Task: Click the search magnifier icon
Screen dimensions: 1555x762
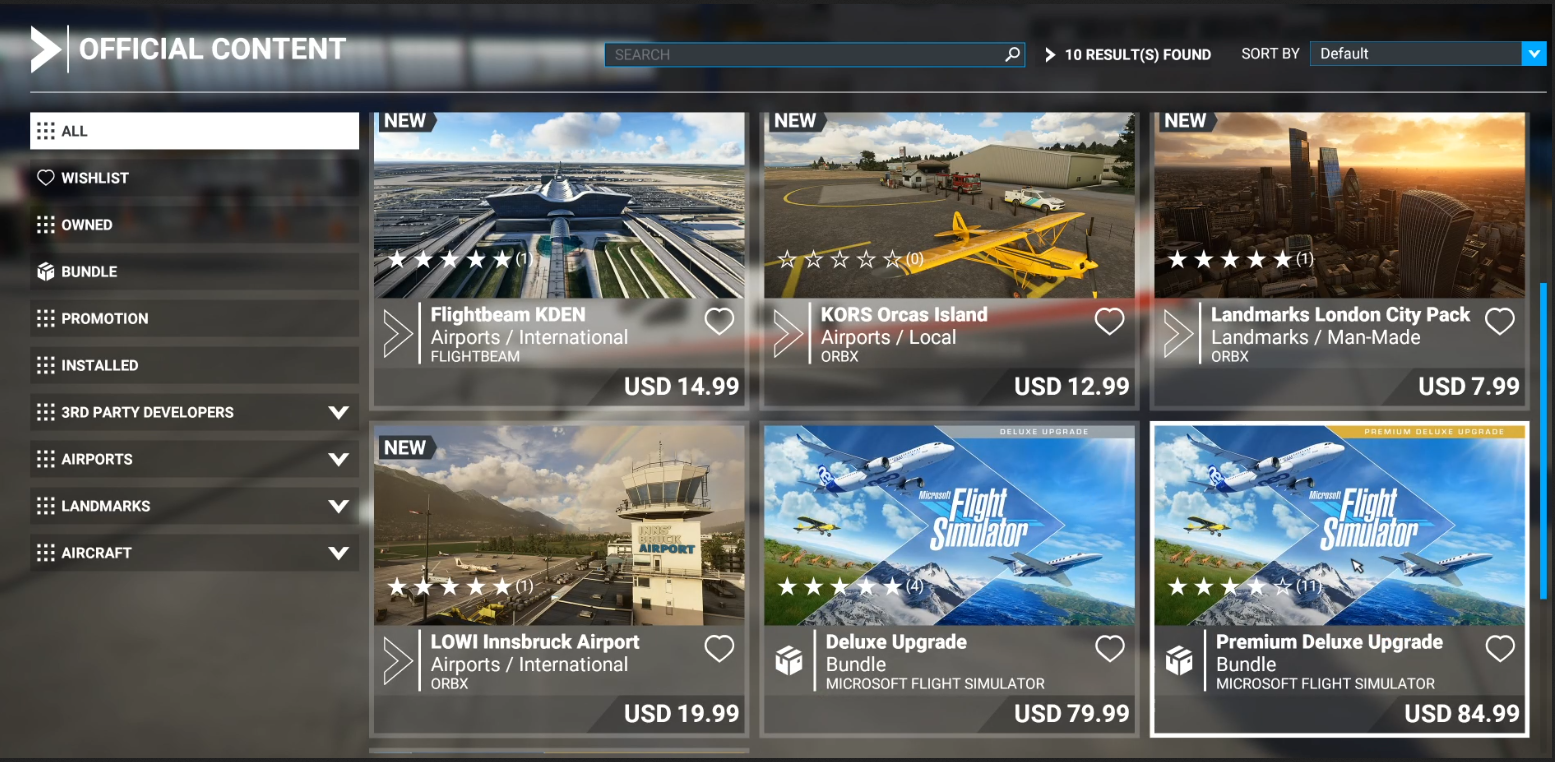Action: [1013, 55]
